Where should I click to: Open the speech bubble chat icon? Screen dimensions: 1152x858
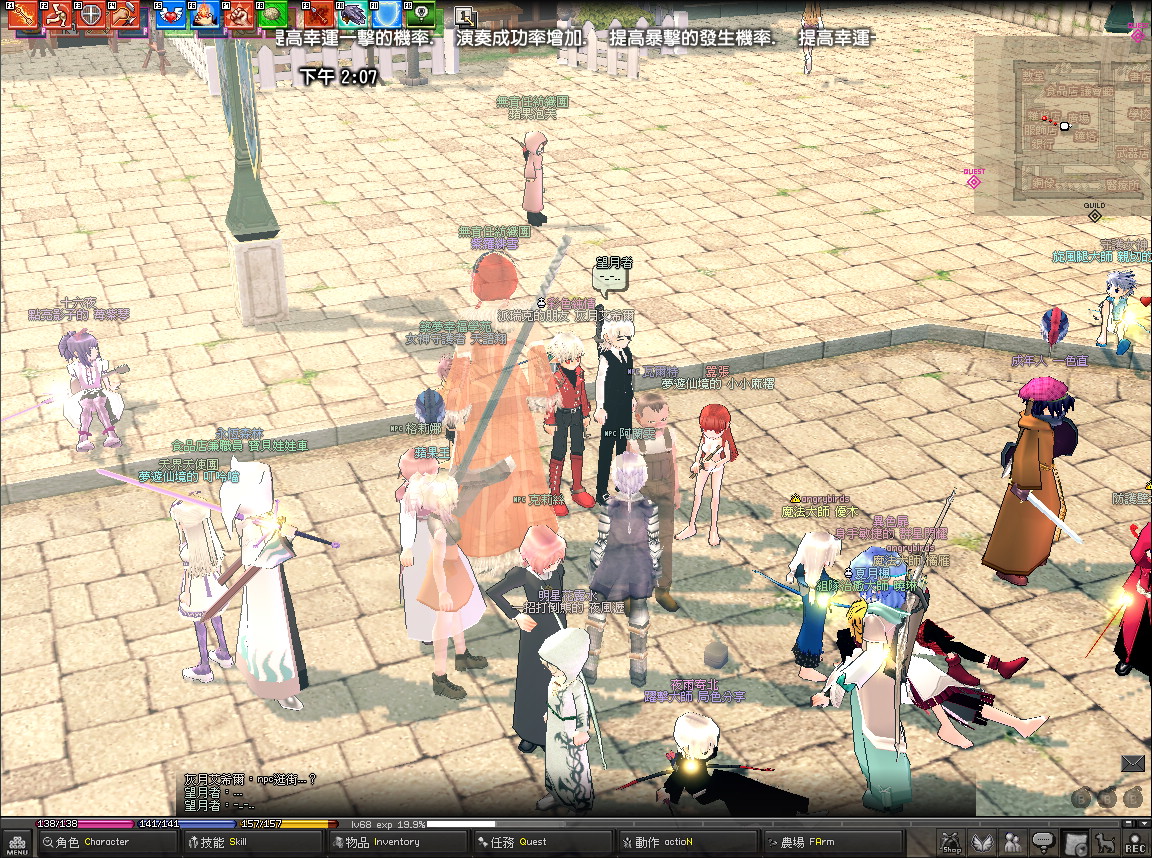coord(1045,843)
